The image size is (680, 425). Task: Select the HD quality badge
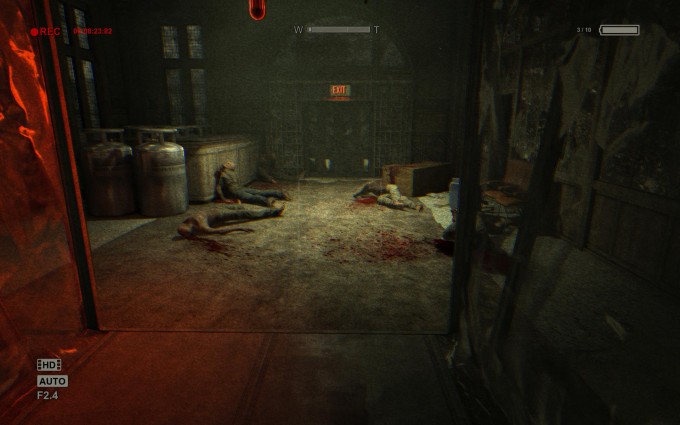(x=49, y=365)
